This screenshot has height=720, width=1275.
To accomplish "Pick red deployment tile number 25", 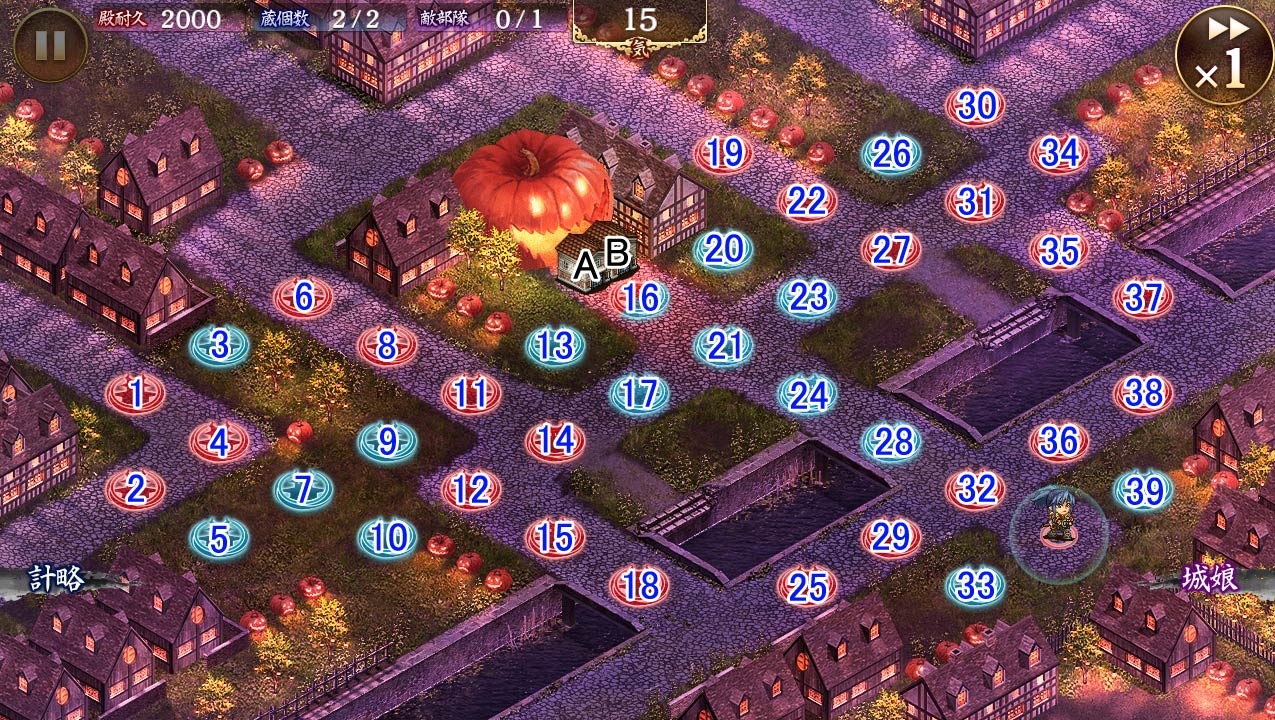I will coord(807,585).
